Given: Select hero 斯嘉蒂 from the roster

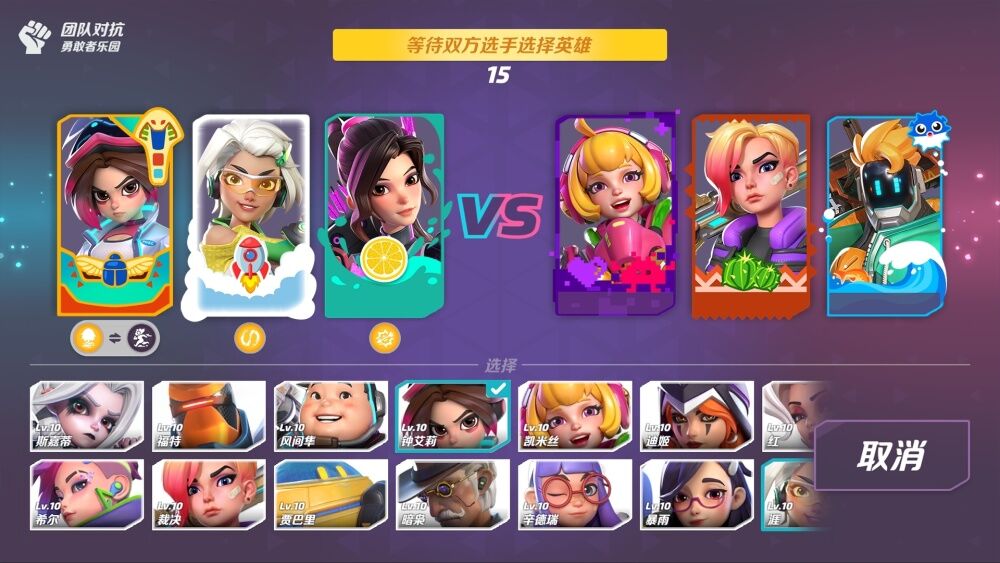Looking at the screenshot, I should 87,416.
